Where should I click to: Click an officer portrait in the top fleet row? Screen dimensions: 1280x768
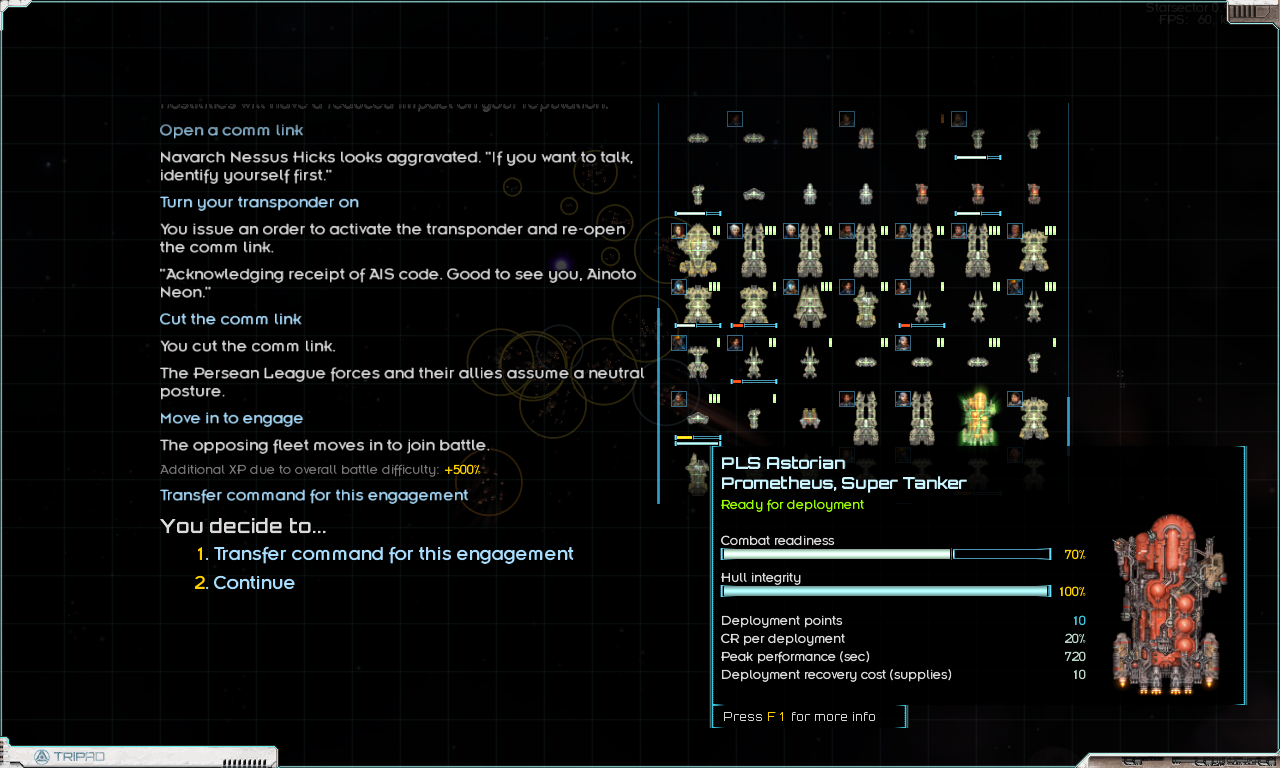tap(734, 118)
